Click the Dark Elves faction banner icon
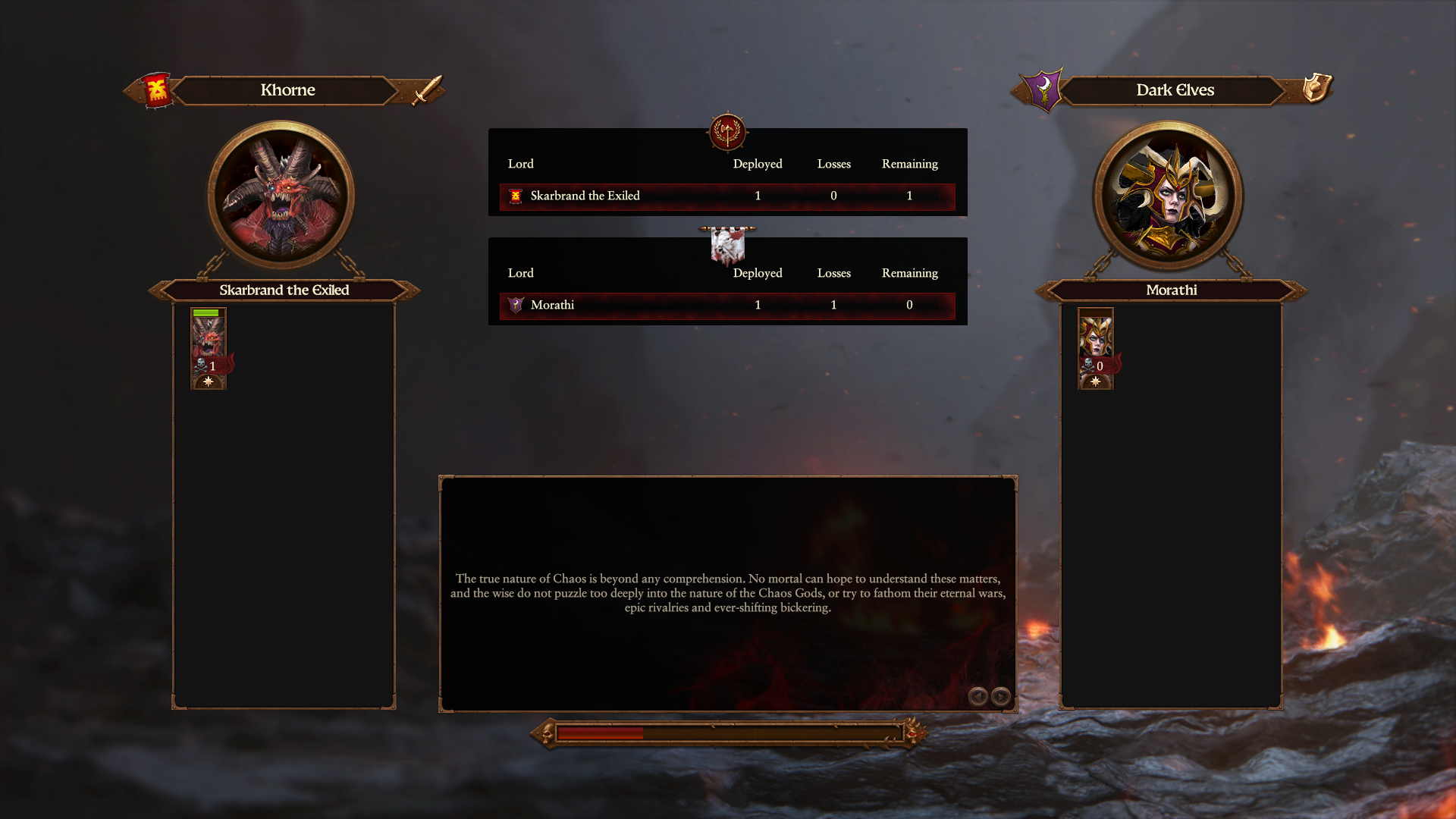Viewport: 1456px width, 819px height. pos(1043,89)
